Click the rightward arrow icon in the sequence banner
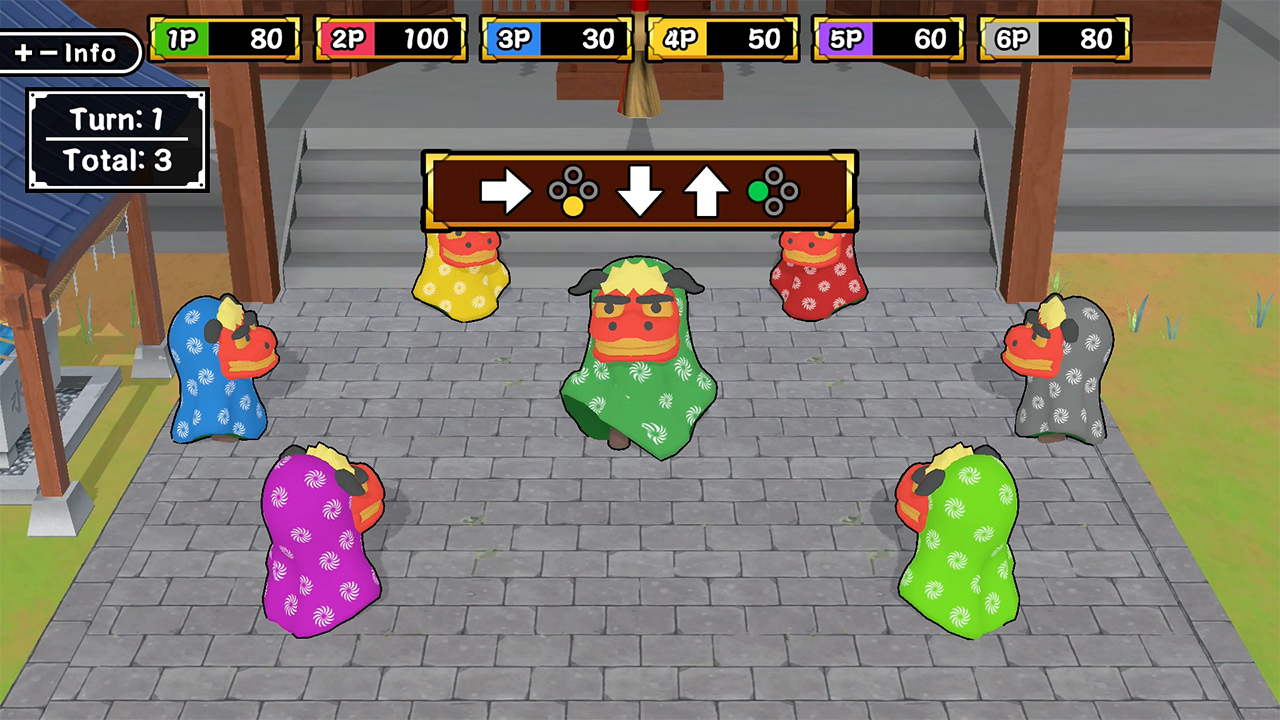Screen dimensions: 1280x720 tap(504, 192)
